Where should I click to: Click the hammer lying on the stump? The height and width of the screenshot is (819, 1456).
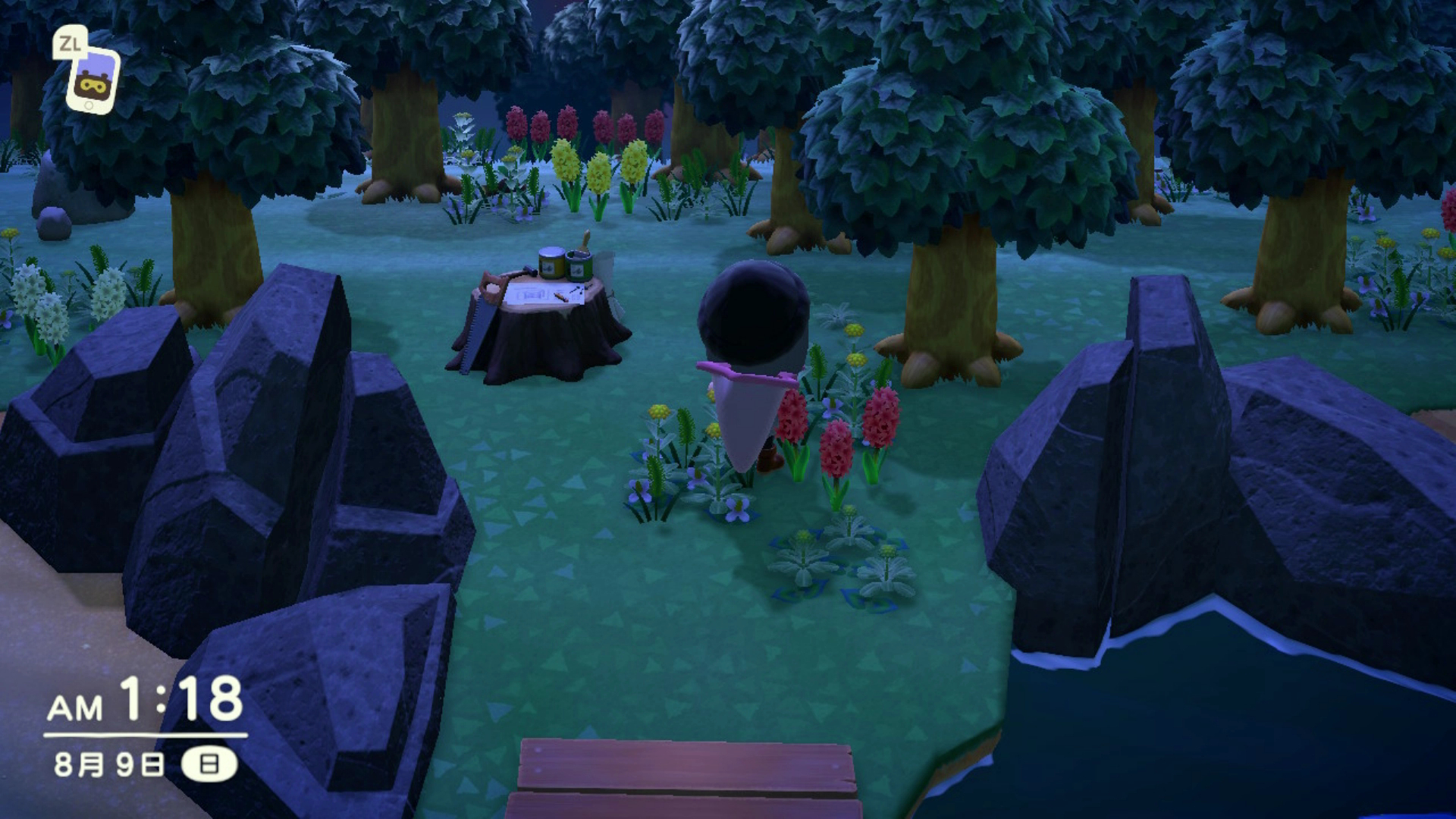(529, 271)
